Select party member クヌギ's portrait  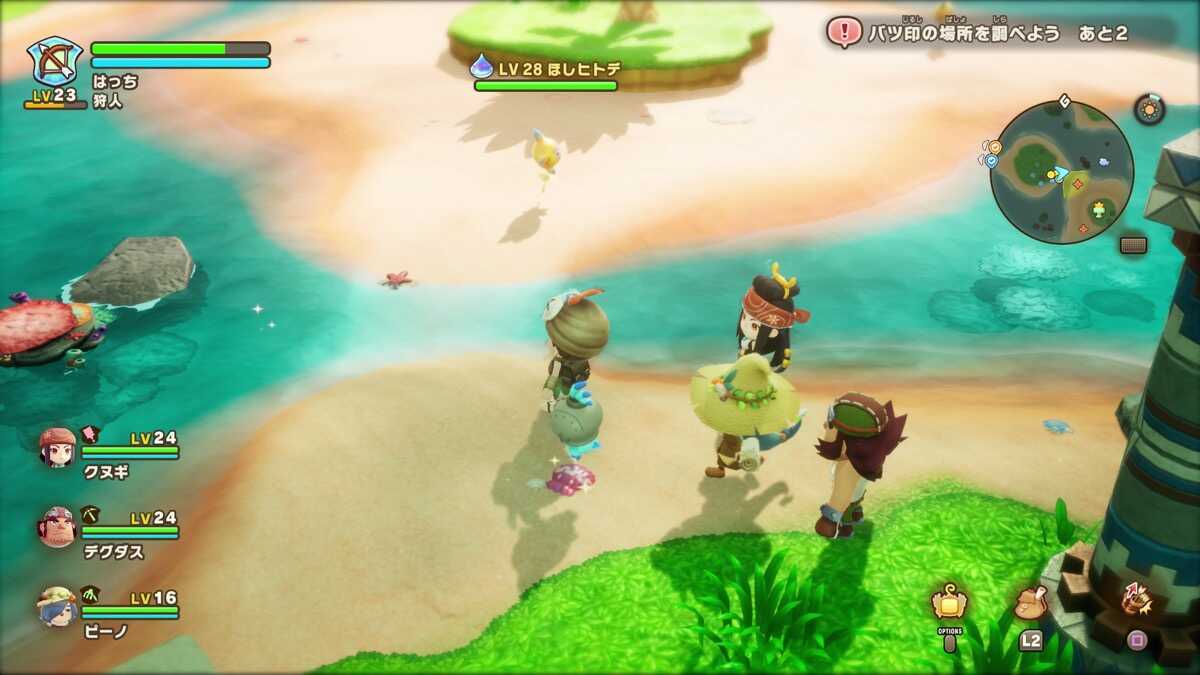click(x=58, y=447)
